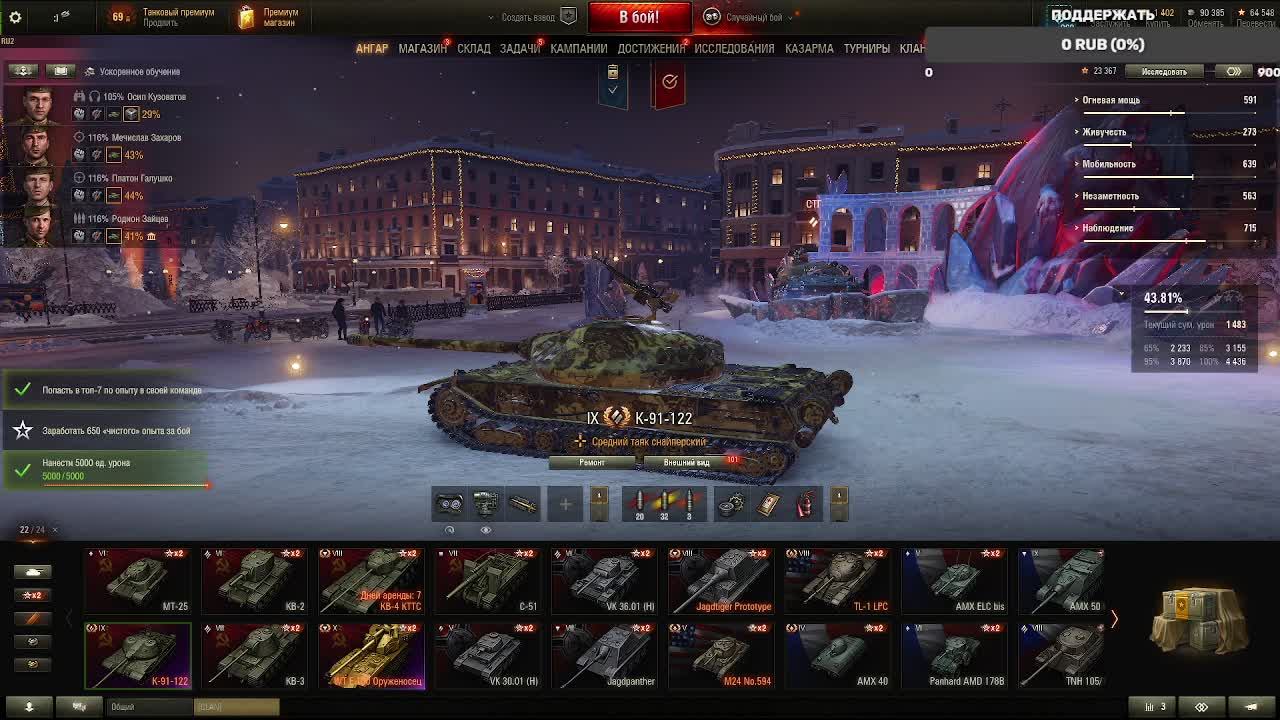Go to the Кампании tab
Screen dimensions: 1280x720
click(578, 48)
